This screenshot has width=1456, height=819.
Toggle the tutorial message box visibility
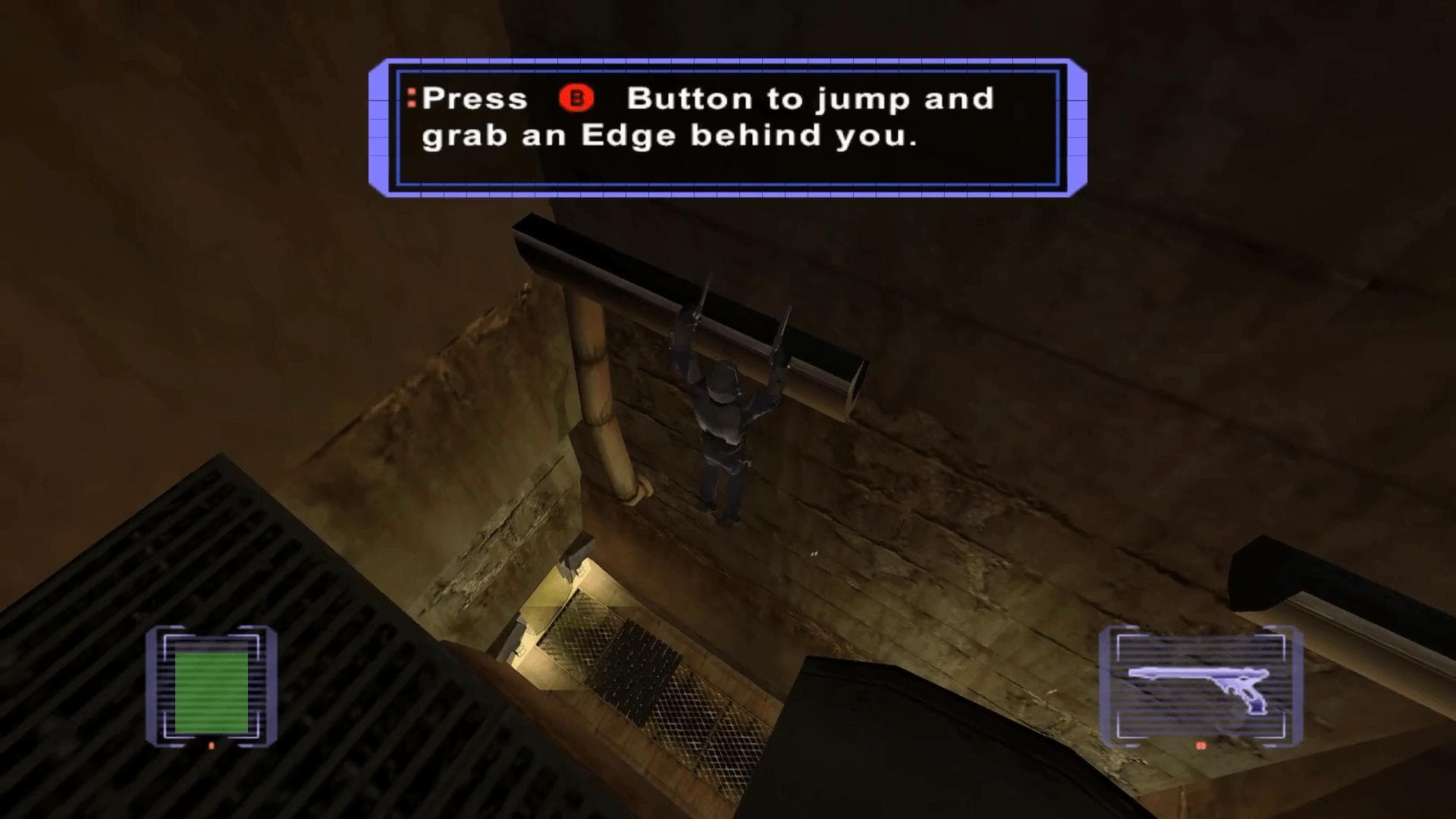coord(724,125)
